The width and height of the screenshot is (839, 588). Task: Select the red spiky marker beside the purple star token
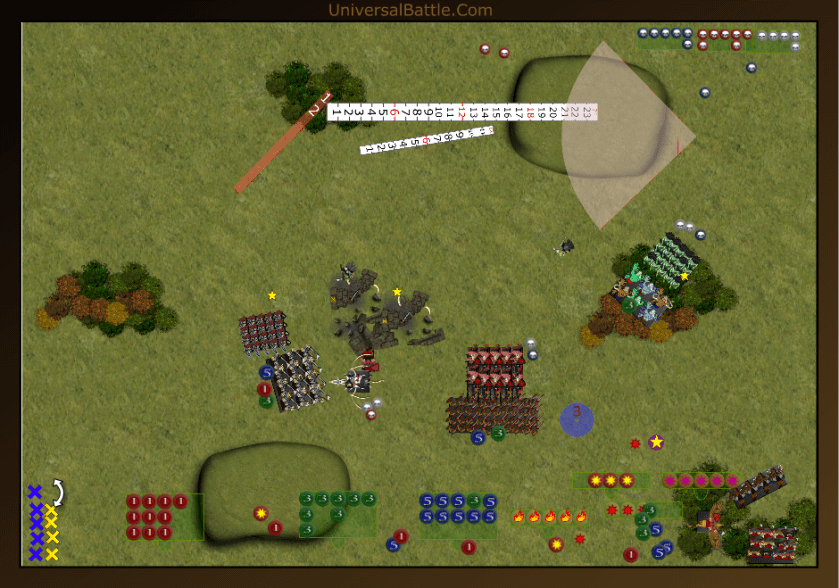click(x=635, y=443)
